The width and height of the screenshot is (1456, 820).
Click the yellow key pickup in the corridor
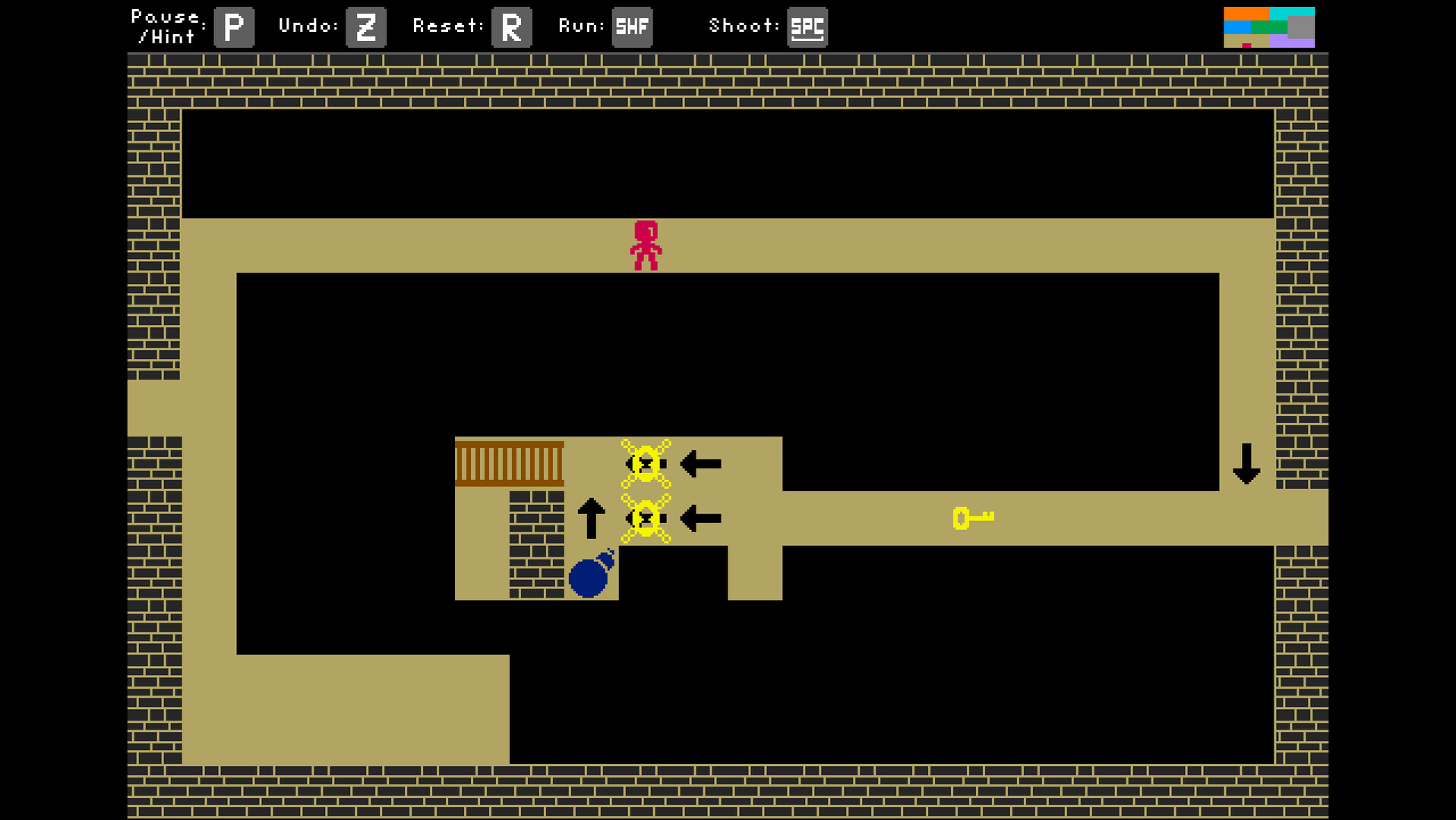(x=974, y=517)
